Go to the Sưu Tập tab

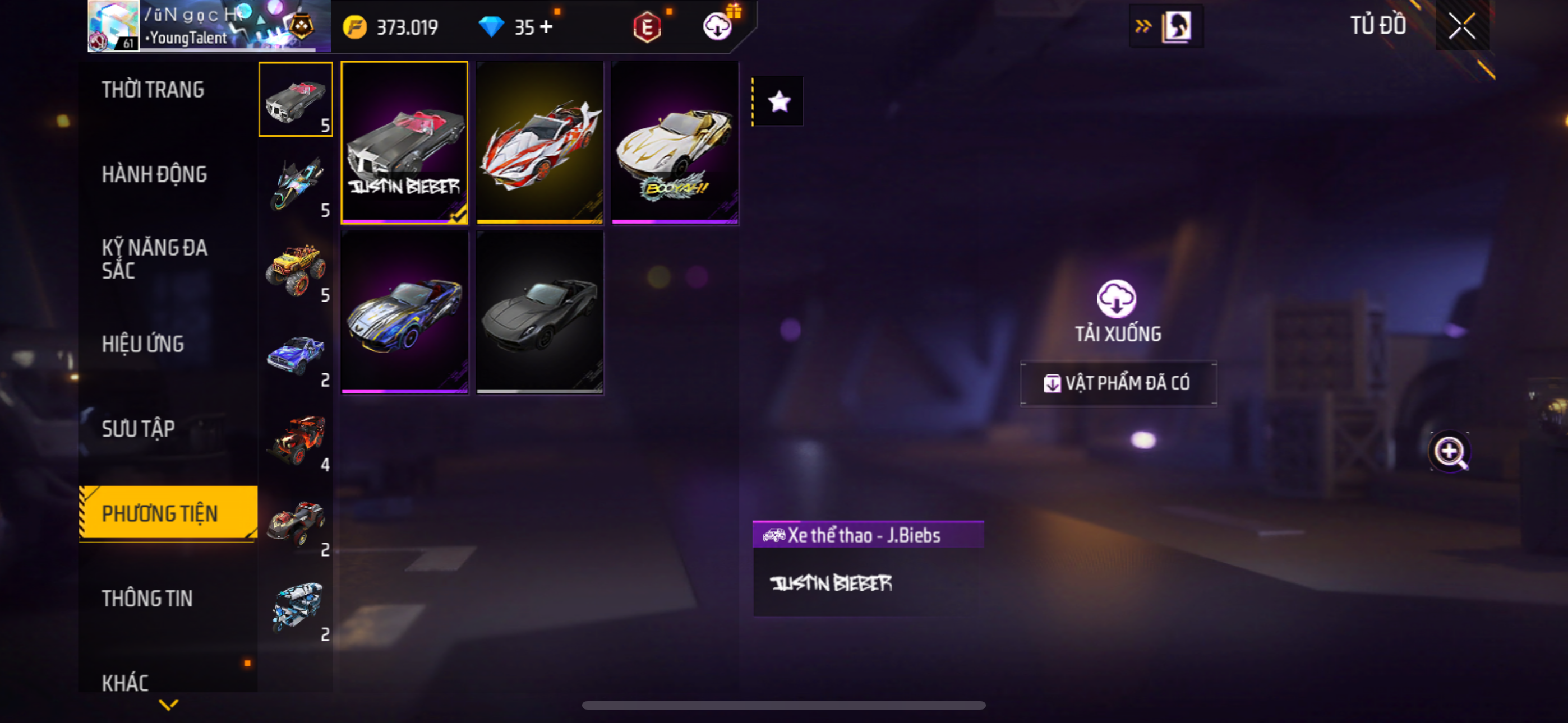point(138,429)
